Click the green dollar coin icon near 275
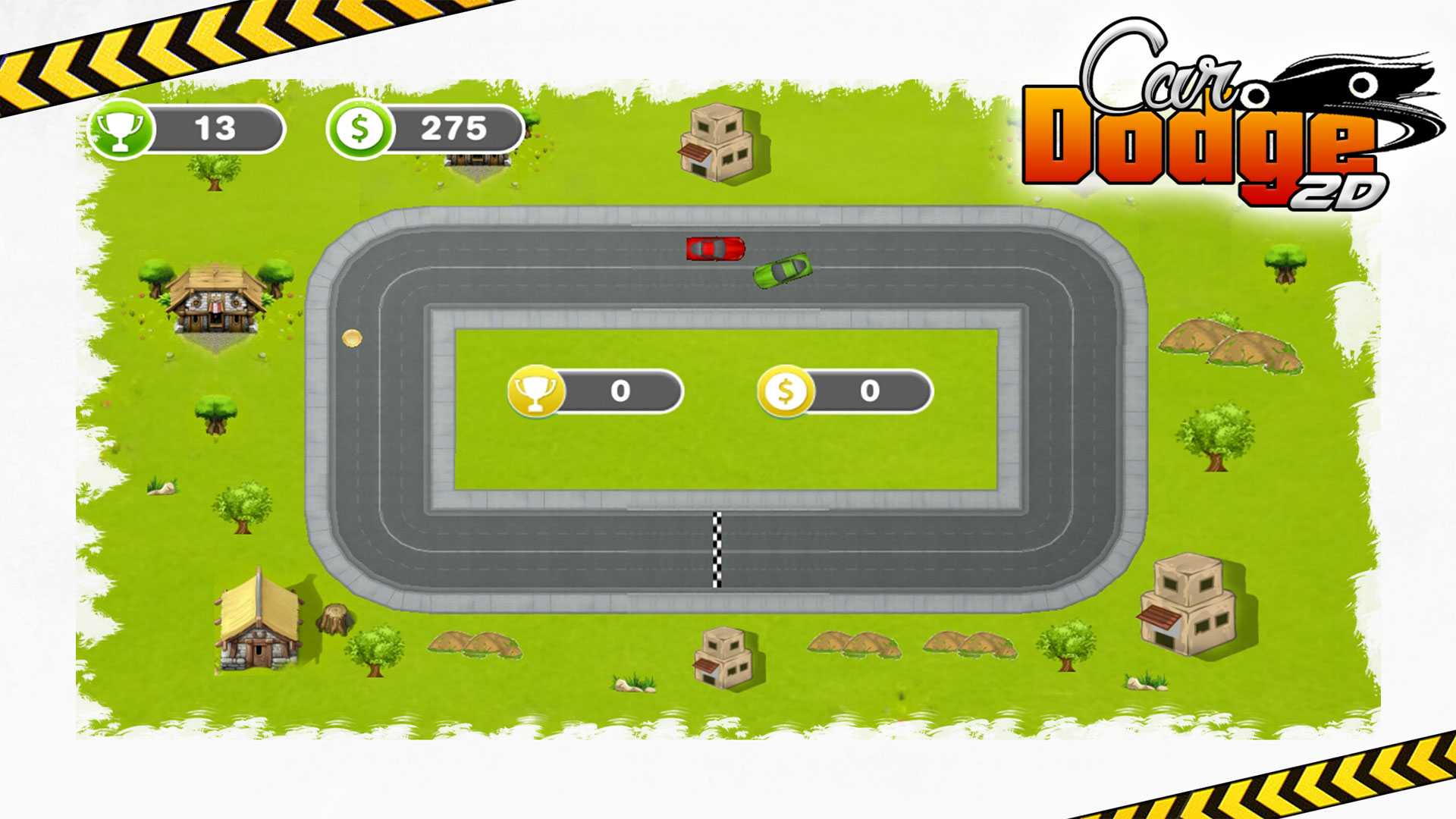1456x819 pixels. 358,129
